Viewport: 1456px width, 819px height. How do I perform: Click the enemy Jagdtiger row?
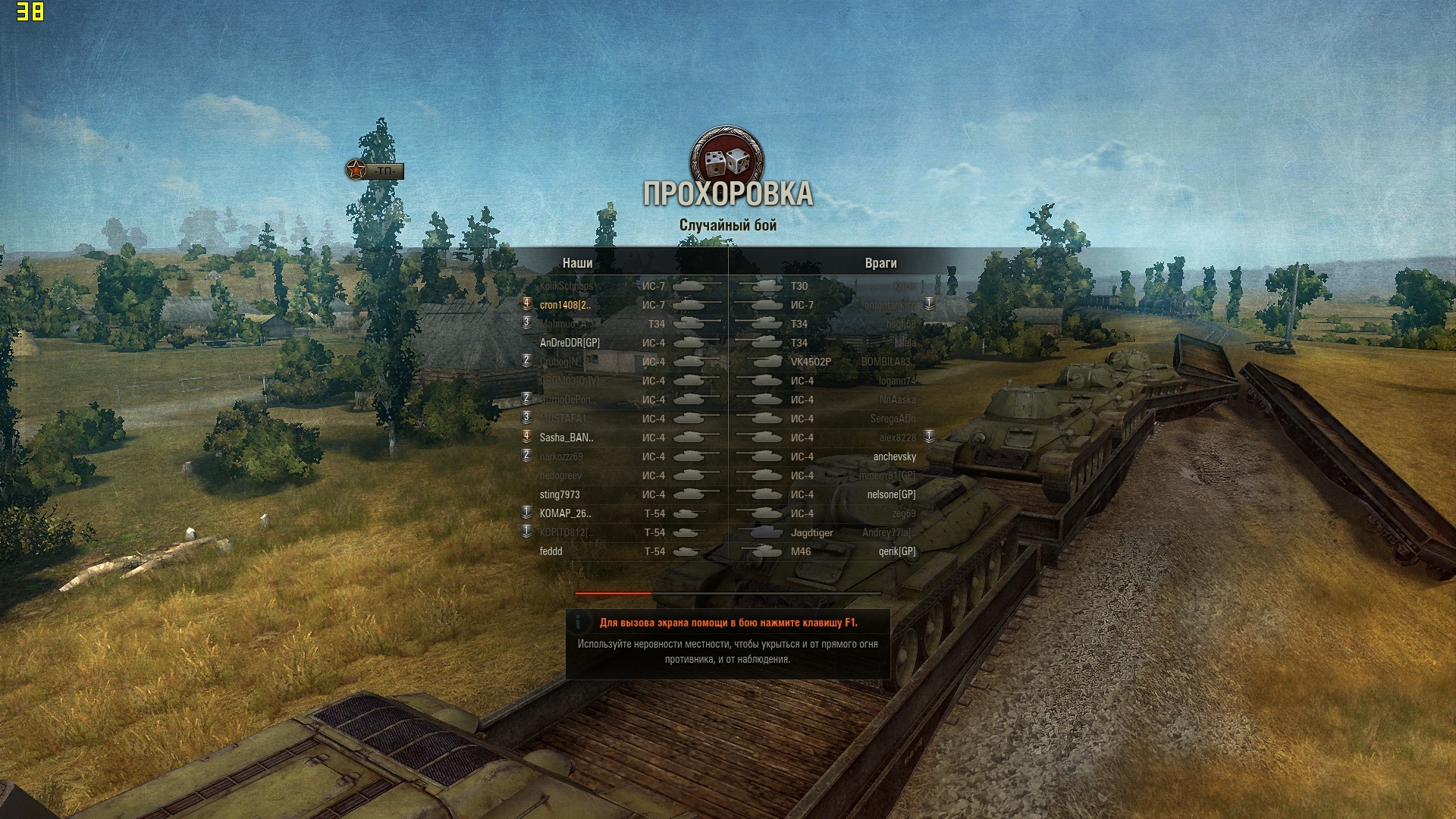[x=811, y=532]
